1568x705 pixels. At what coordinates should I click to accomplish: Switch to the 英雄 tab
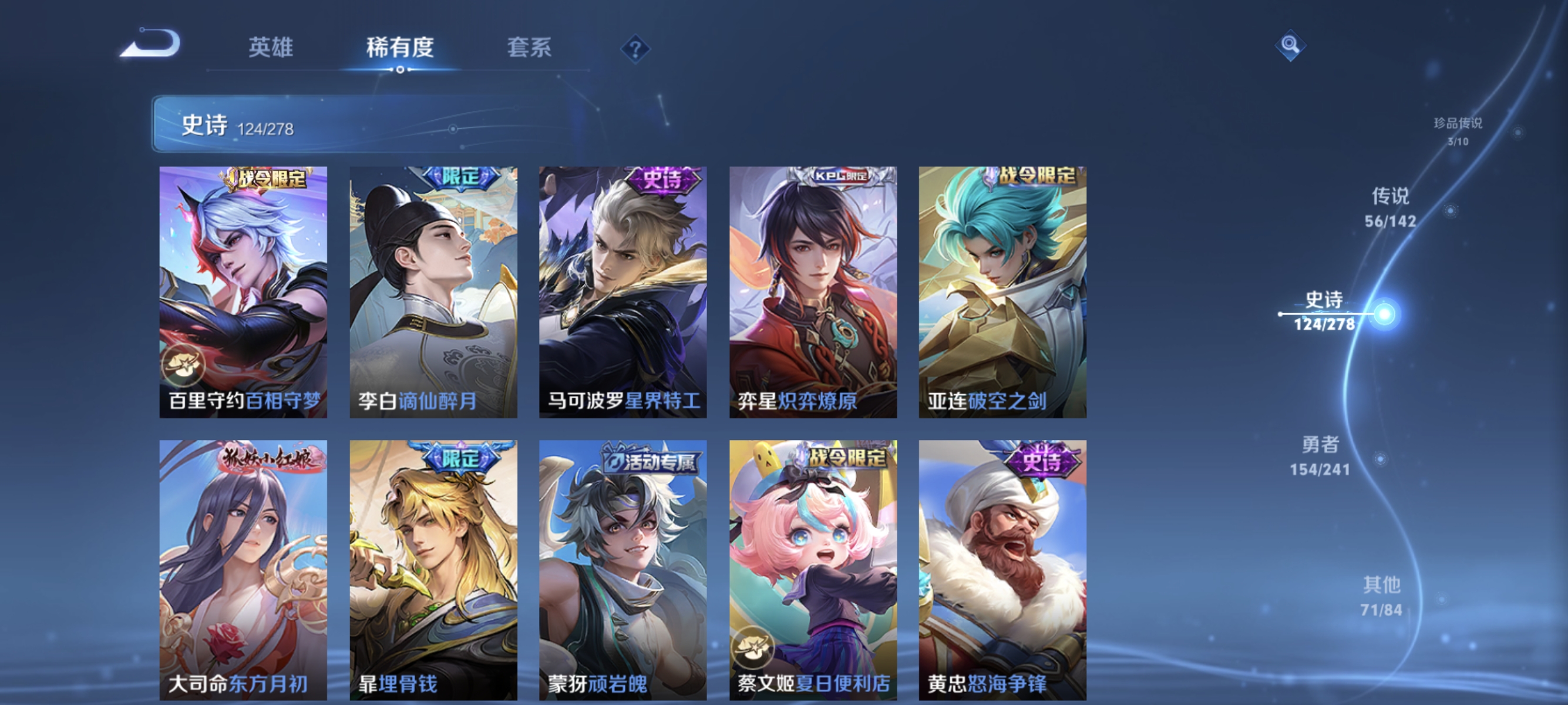pyautogui.click(x=270, y=49)
